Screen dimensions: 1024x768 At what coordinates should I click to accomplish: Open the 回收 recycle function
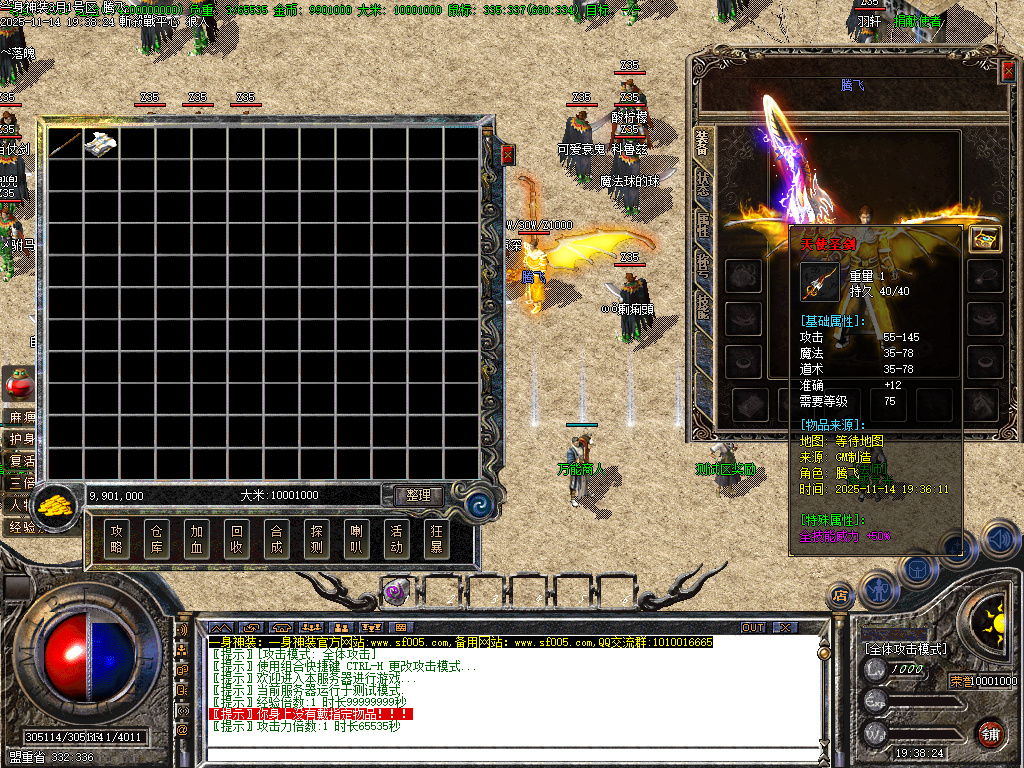pos(236,539)
